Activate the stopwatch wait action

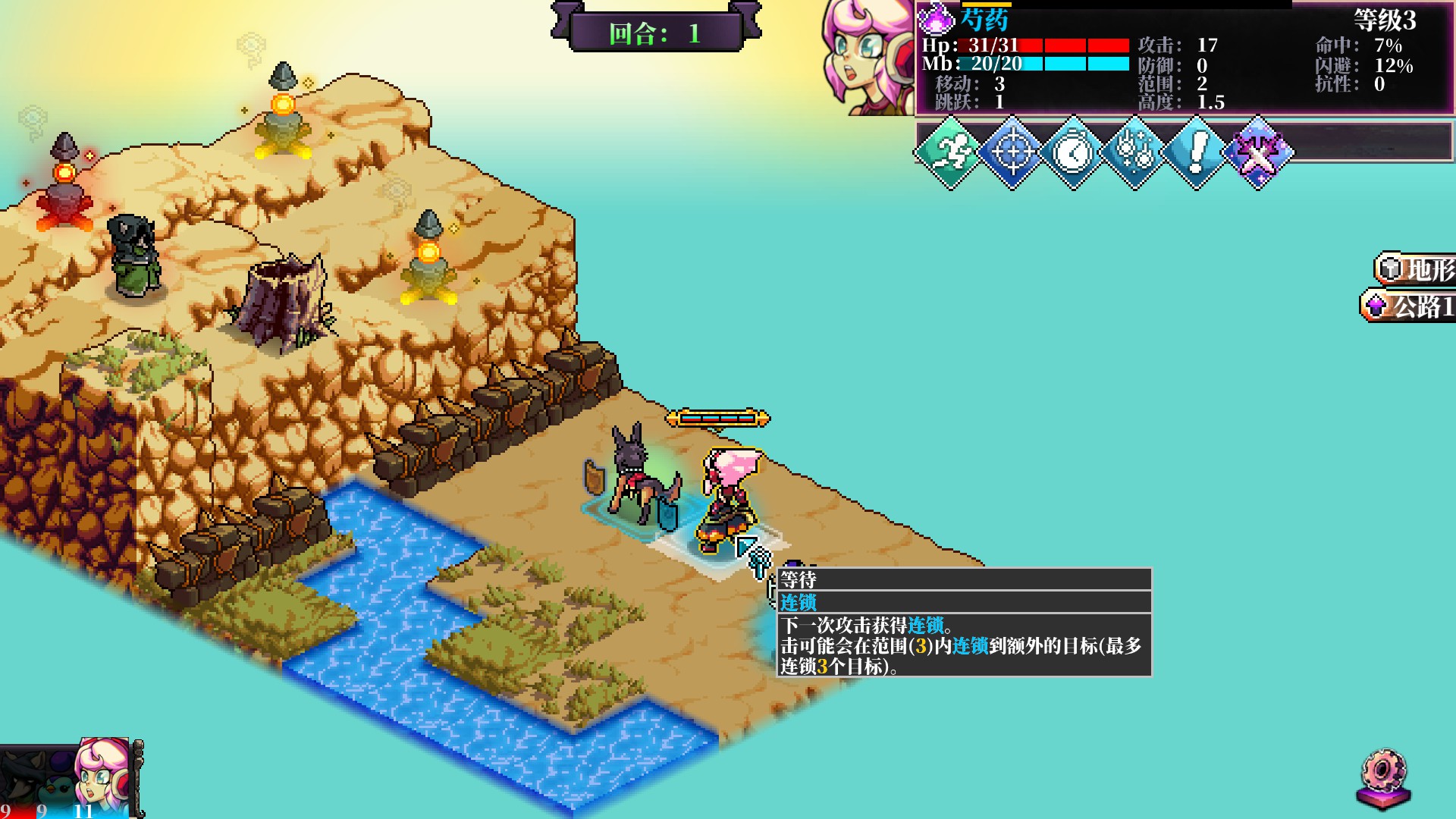pos(1073,152)
